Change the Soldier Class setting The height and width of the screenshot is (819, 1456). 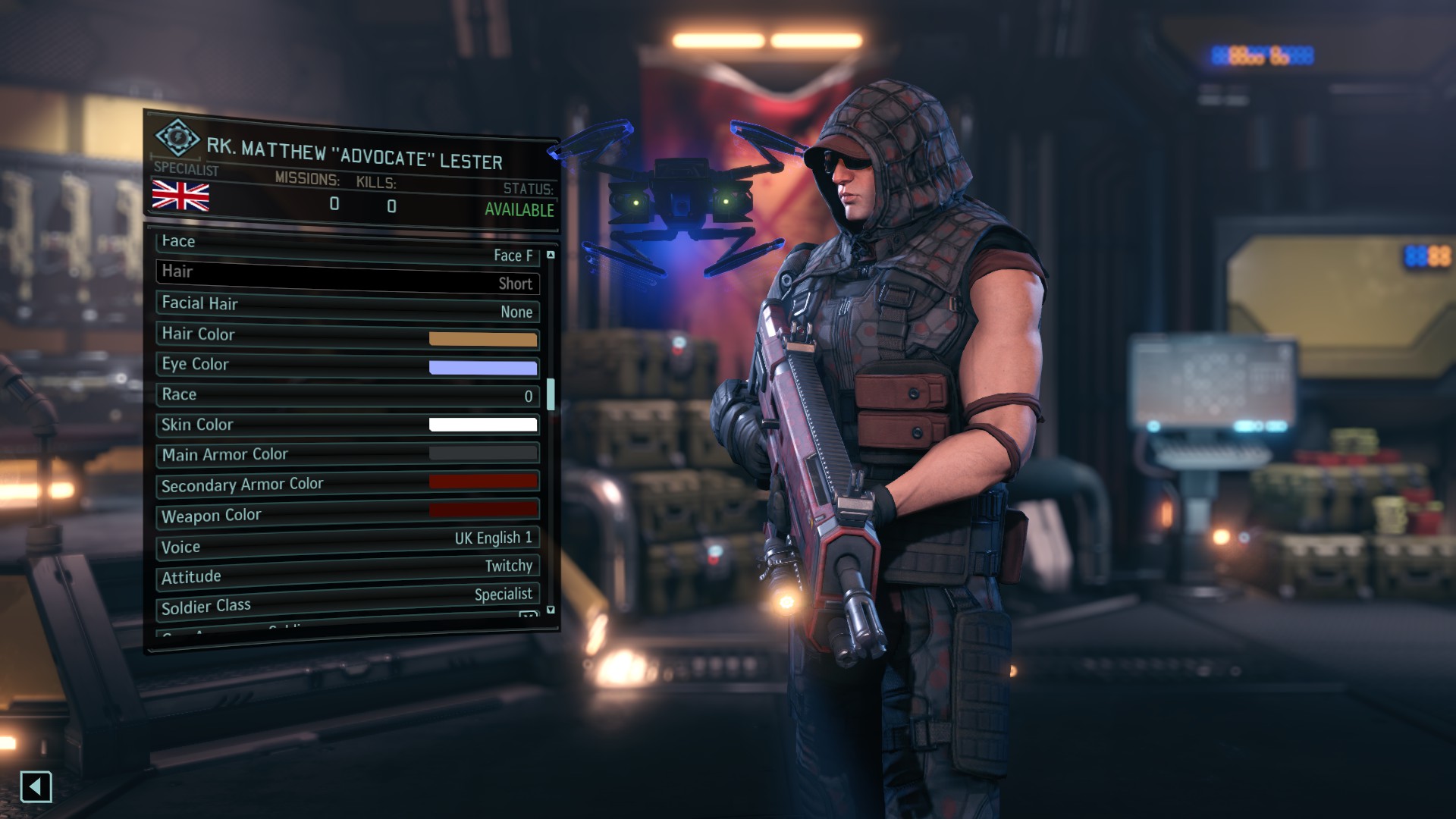[x=347, y=600]
